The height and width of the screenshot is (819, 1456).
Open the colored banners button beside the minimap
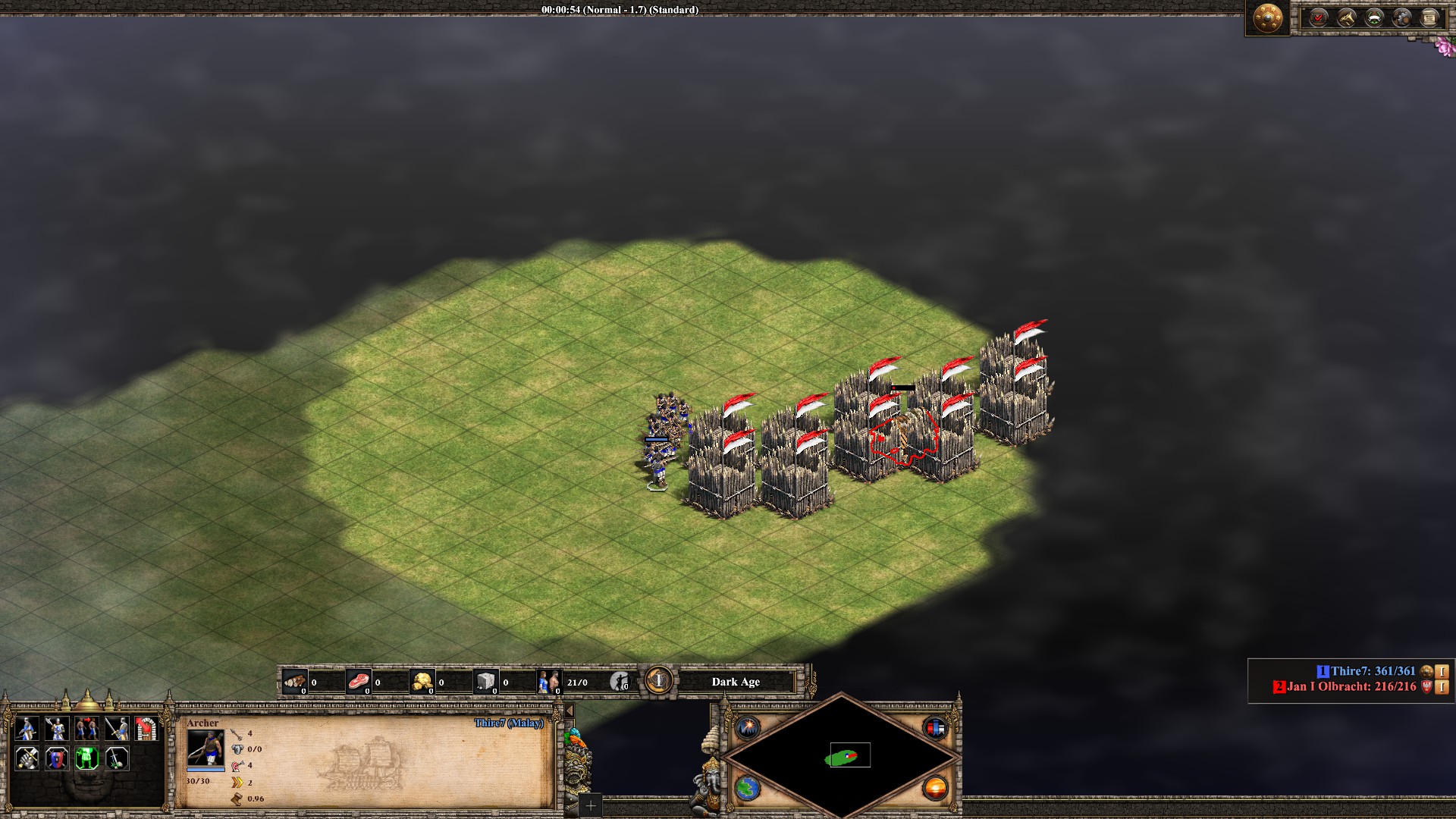coord(935,728)
